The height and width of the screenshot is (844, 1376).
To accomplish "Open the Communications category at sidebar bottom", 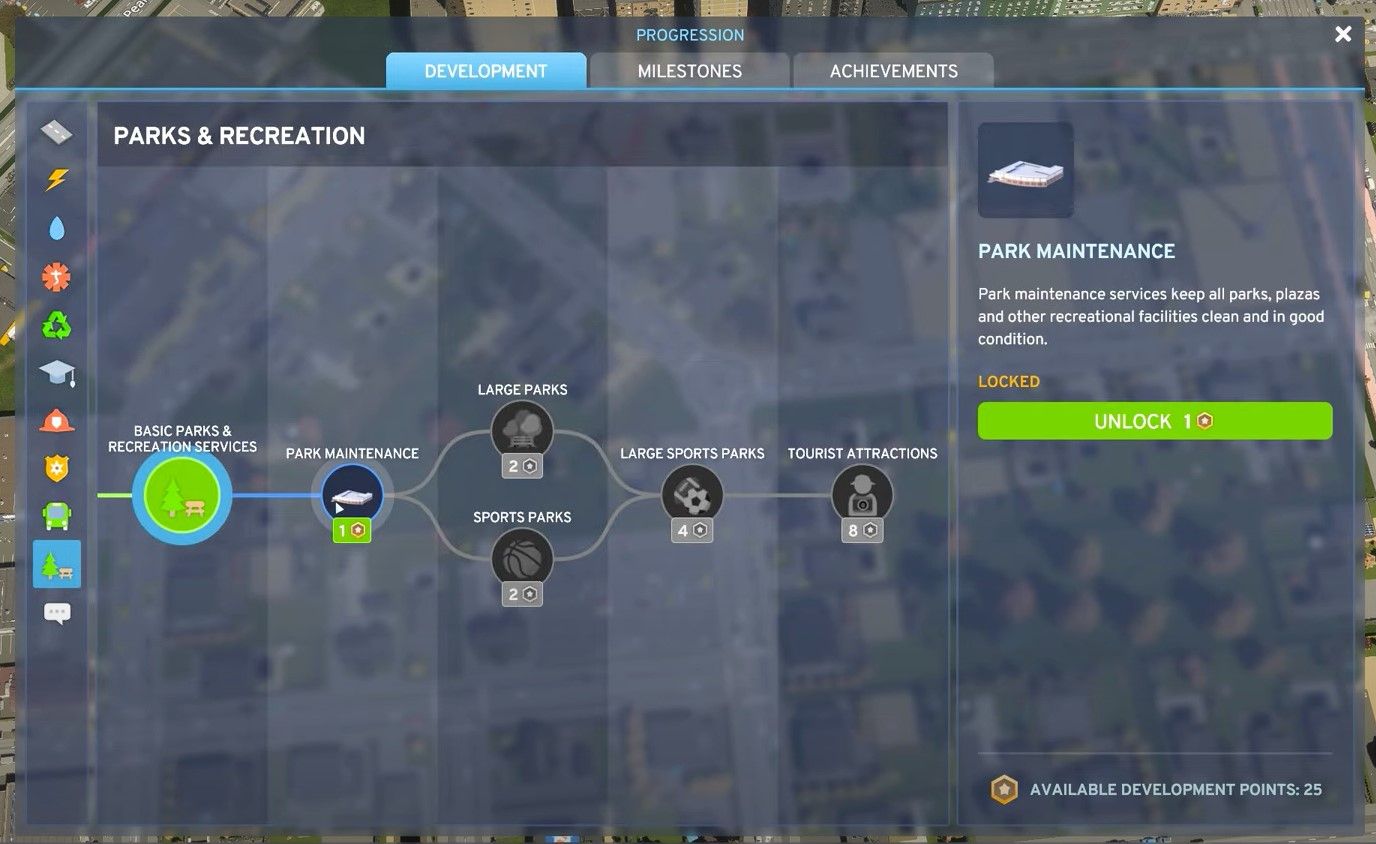I will pyautogui.click(x=57, y=612).
